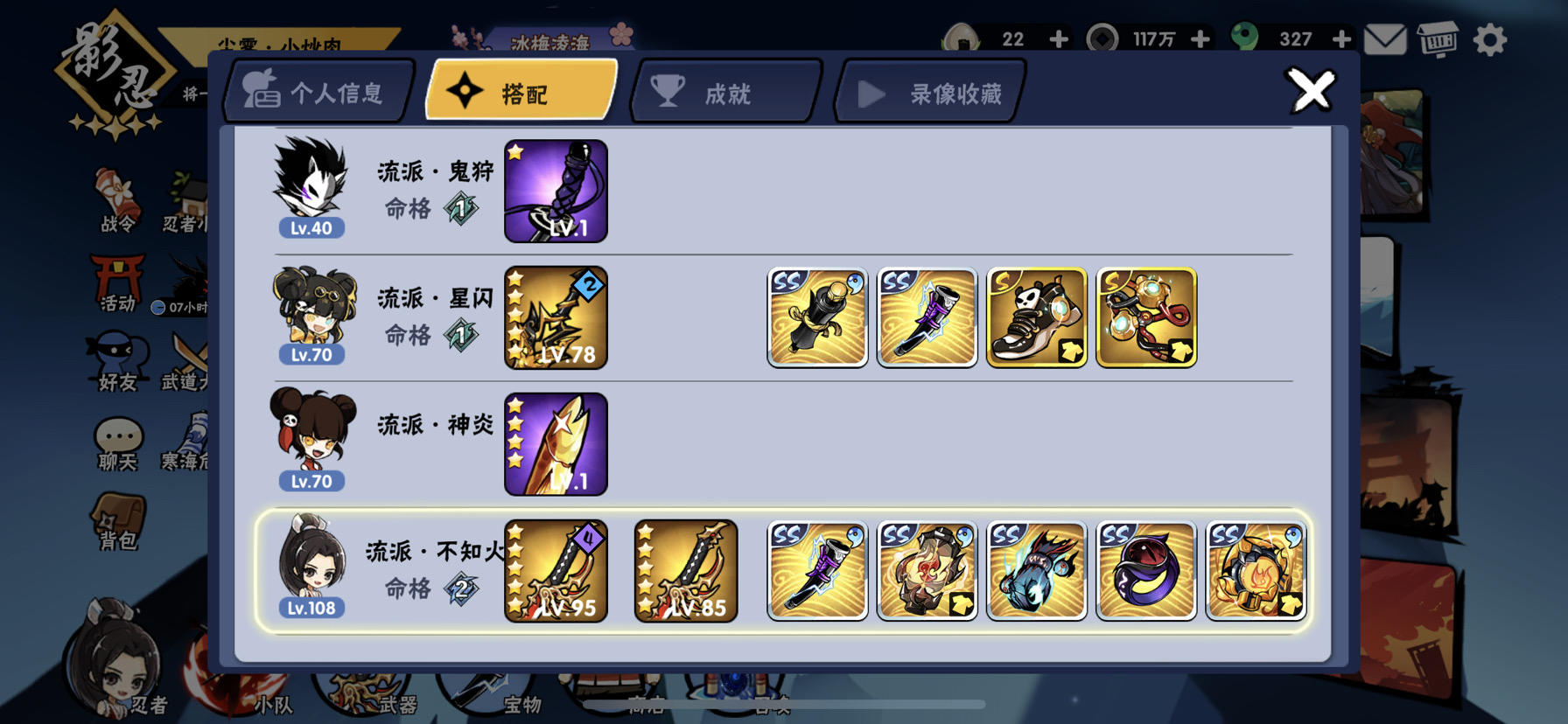The height and width of the screenshot is (724, 1568).
Task: Select the Lv.108 不知火 character avatar
Action: 311,569
